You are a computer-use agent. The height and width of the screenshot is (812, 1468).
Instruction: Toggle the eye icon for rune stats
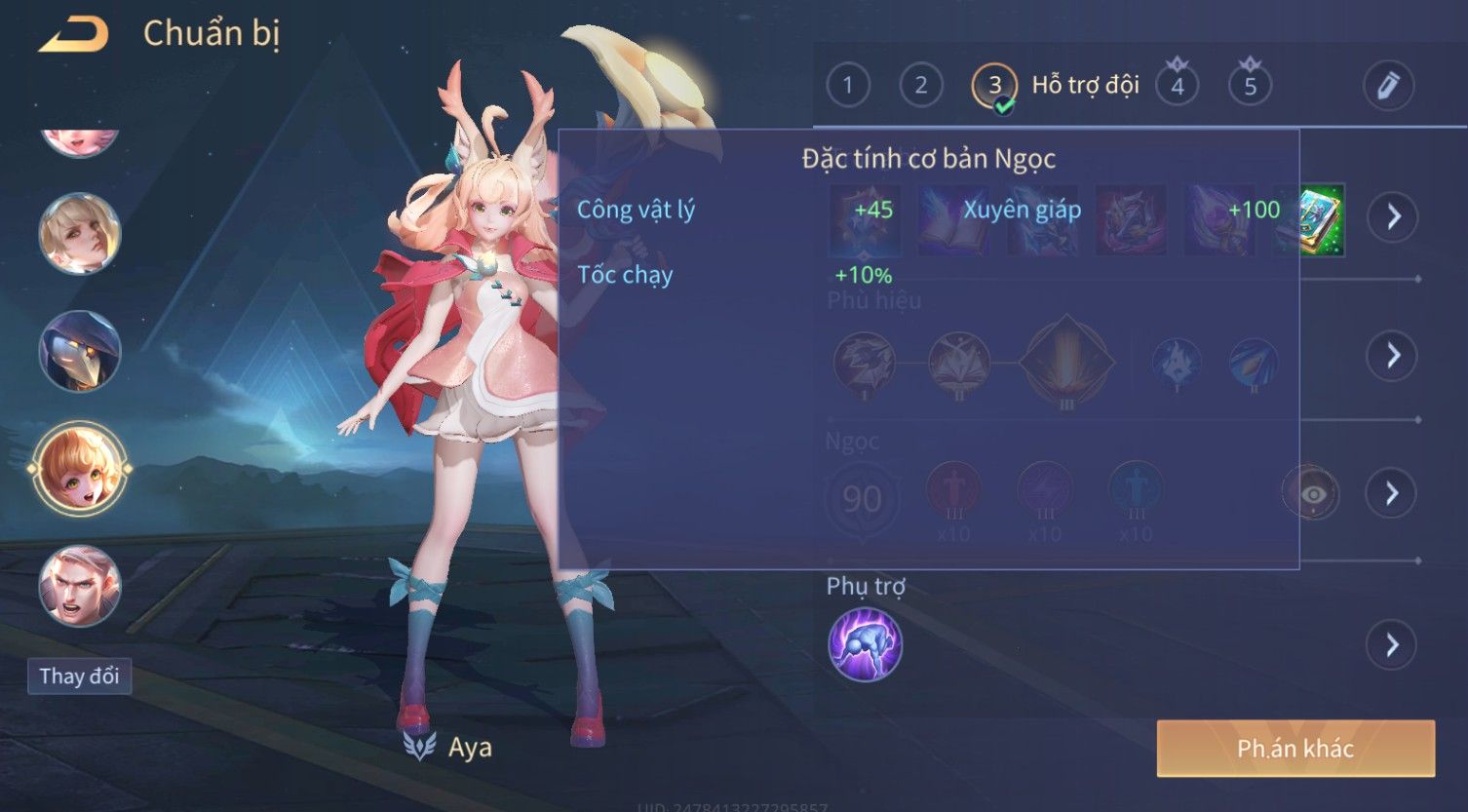pyautogui.click(x=1312, y=493)
